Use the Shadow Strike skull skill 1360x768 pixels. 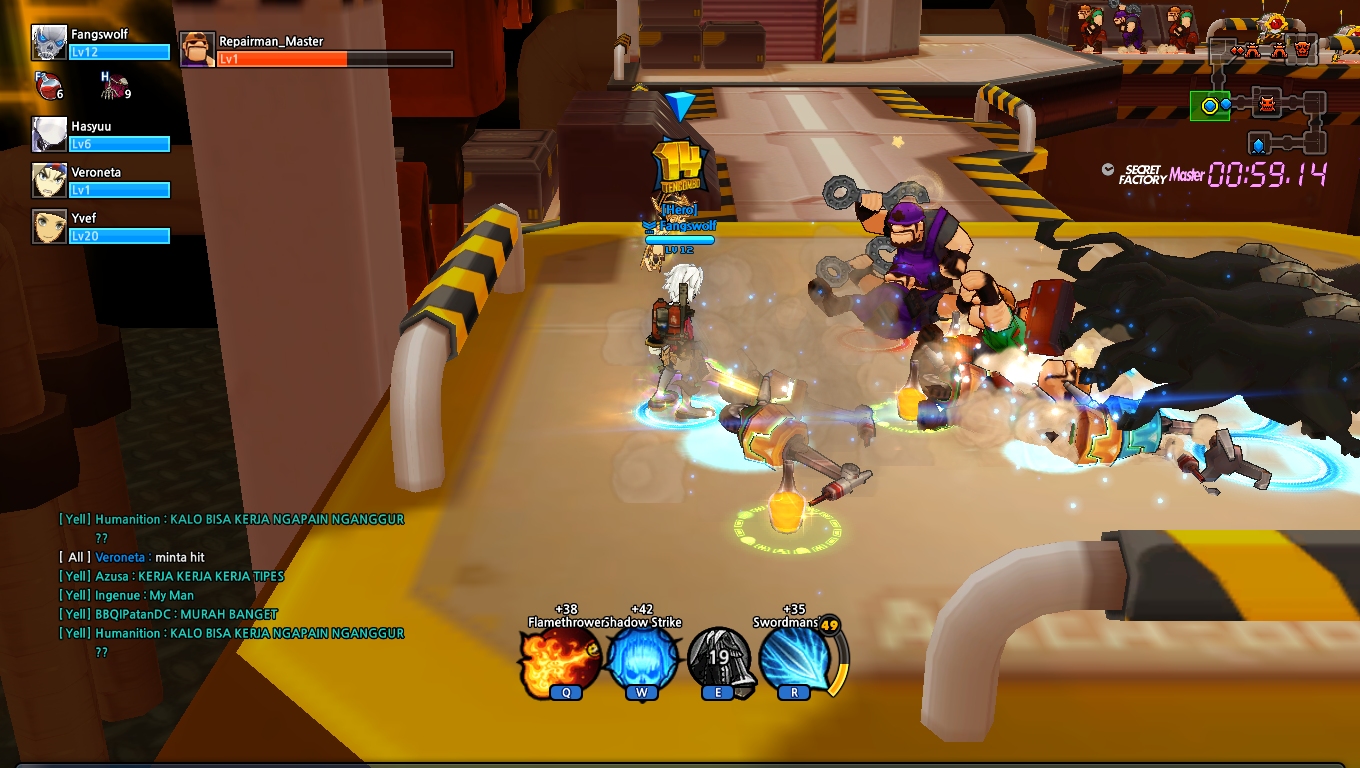click(643, 660)
